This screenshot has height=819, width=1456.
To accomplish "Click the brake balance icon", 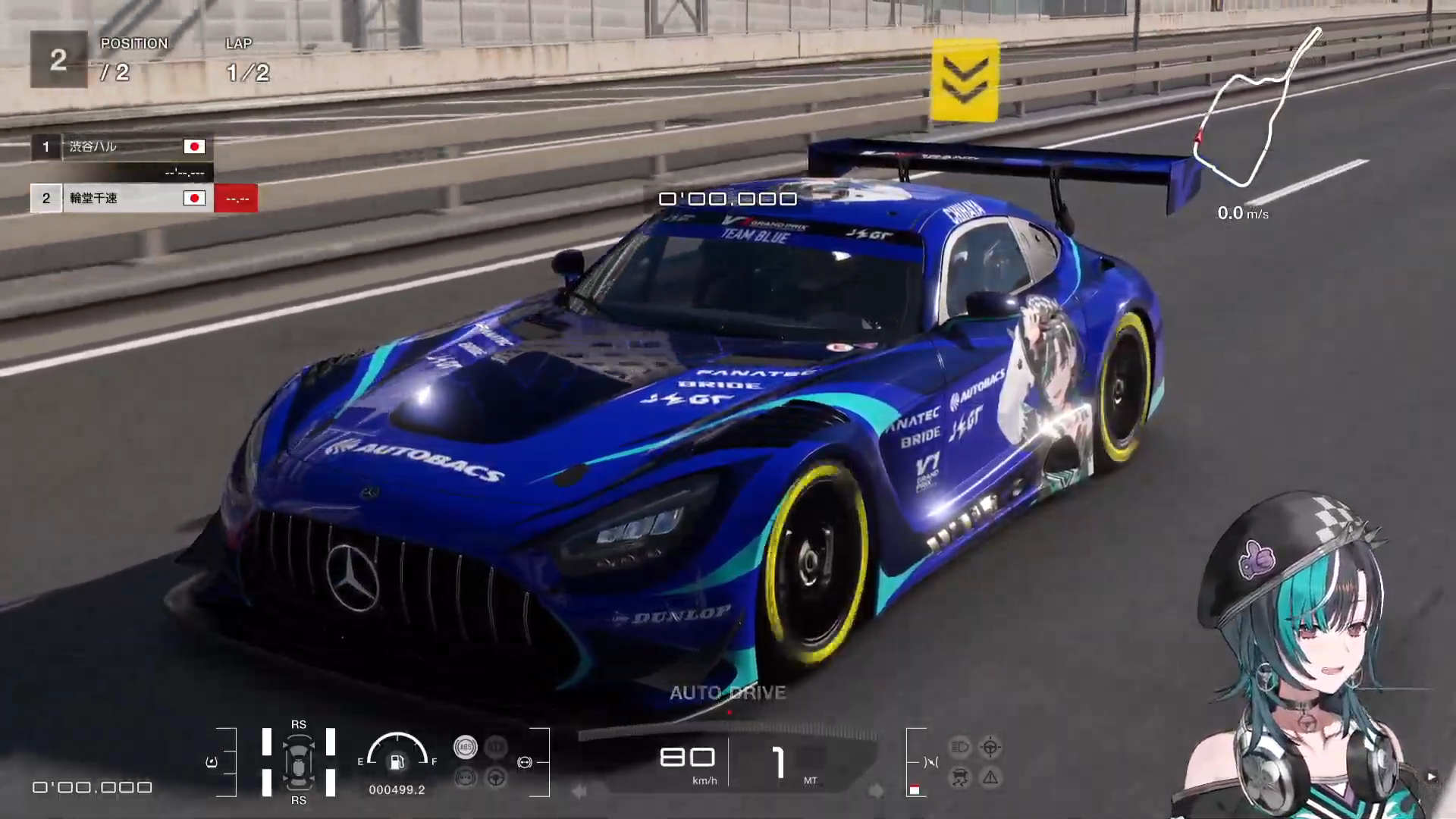I will point(525,762).
